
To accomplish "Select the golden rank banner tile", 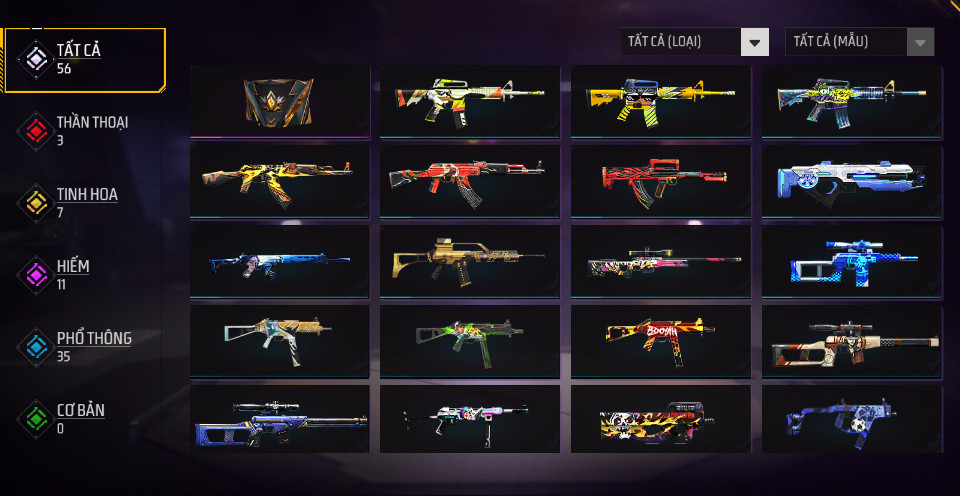I will pyautogui.click(x=279, y=100).
